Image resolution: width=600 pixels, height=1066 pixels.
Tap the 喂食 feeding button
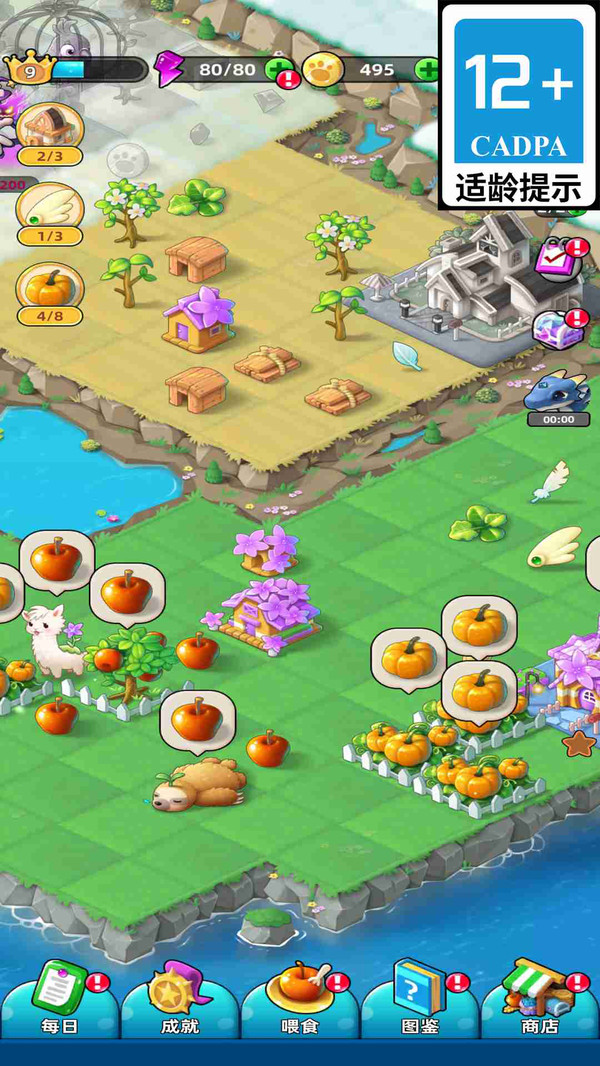pos(300,995)
